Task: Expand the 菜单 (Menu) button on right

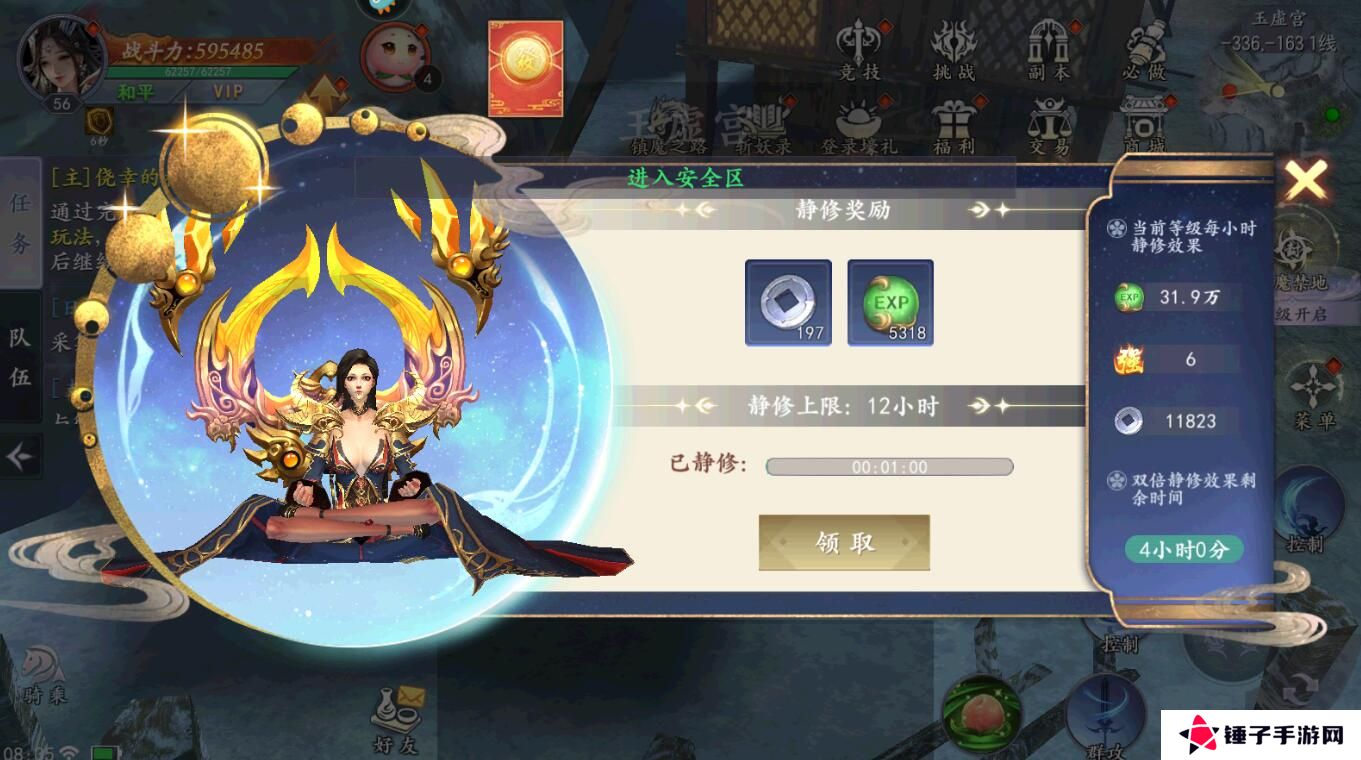Action: pos(1313,400)
